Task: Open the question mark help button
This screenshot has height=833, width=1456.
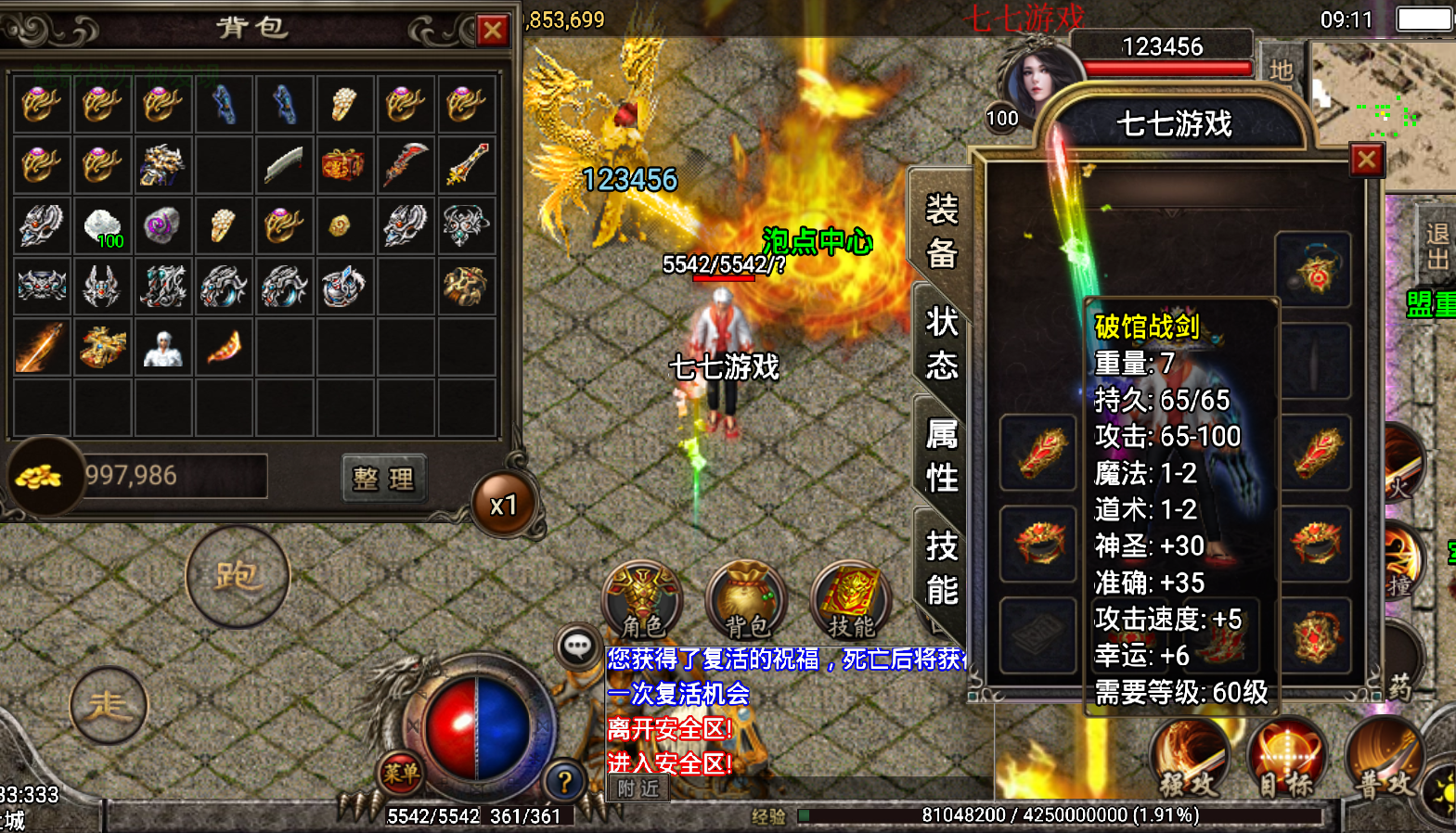Action: tap(564, 781)
